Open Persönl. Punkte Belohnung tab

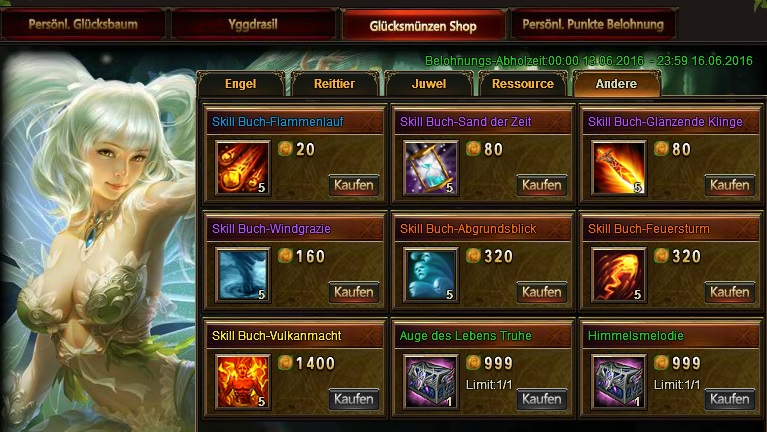tap(592, 23)
